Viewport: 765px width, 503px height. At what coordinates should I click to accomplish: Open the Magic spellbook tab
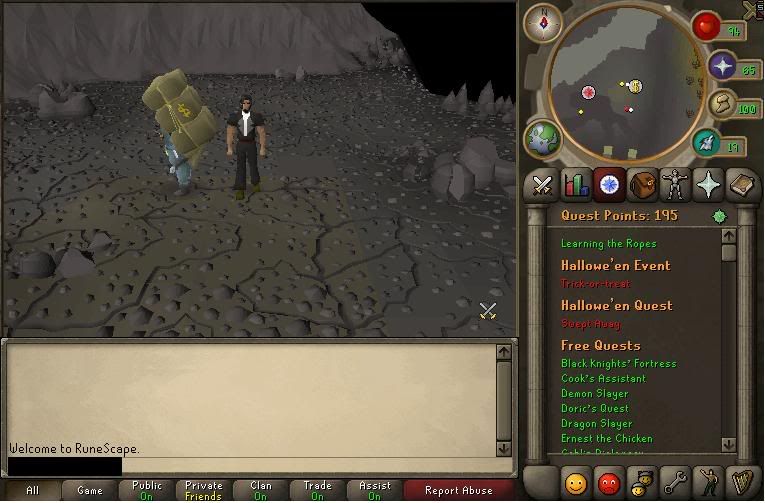tap(741, 184)
